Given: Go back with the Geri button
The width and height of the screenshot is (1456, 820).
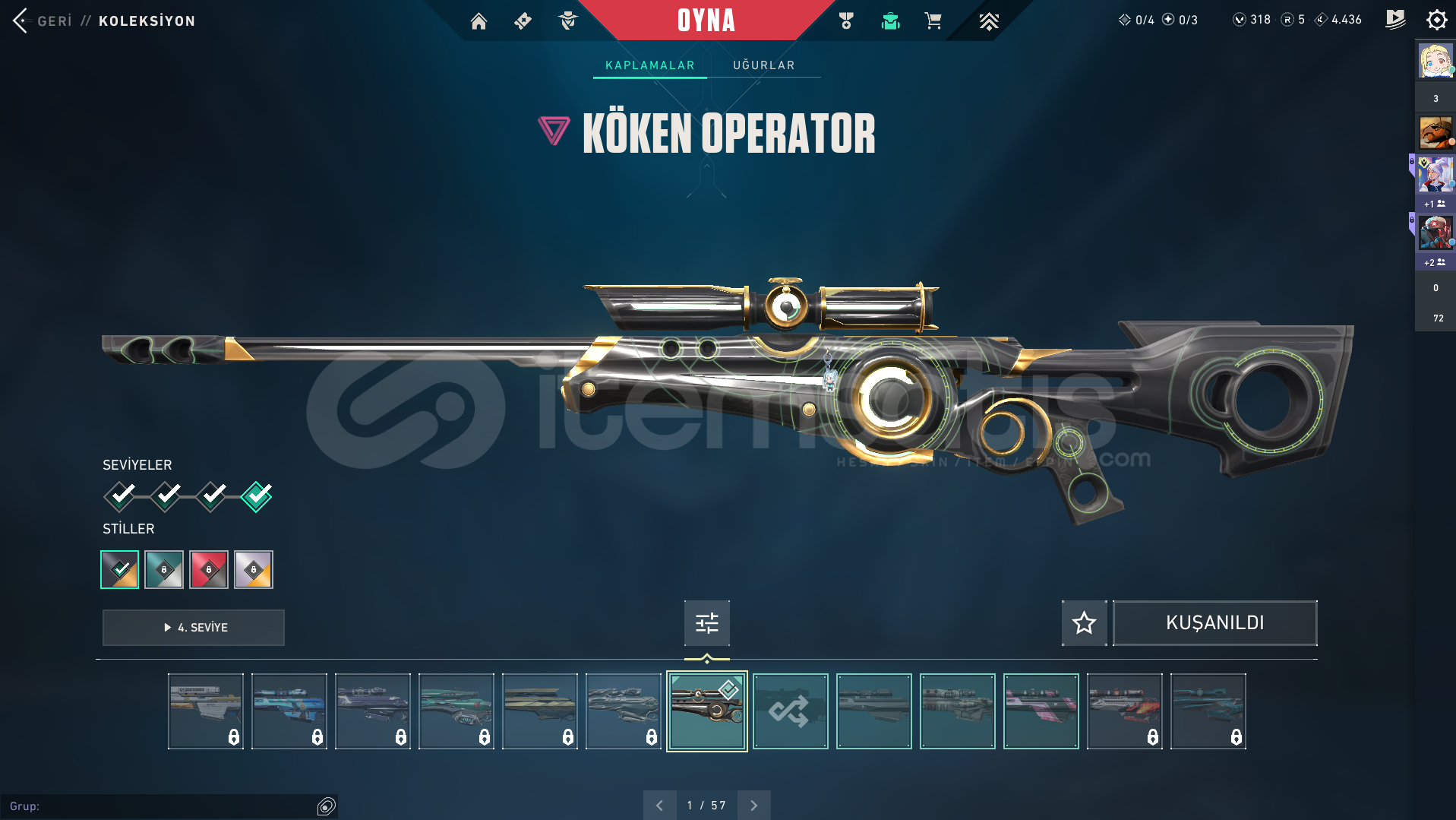Looking at the screenshot, I should click(x=43, y=21).
